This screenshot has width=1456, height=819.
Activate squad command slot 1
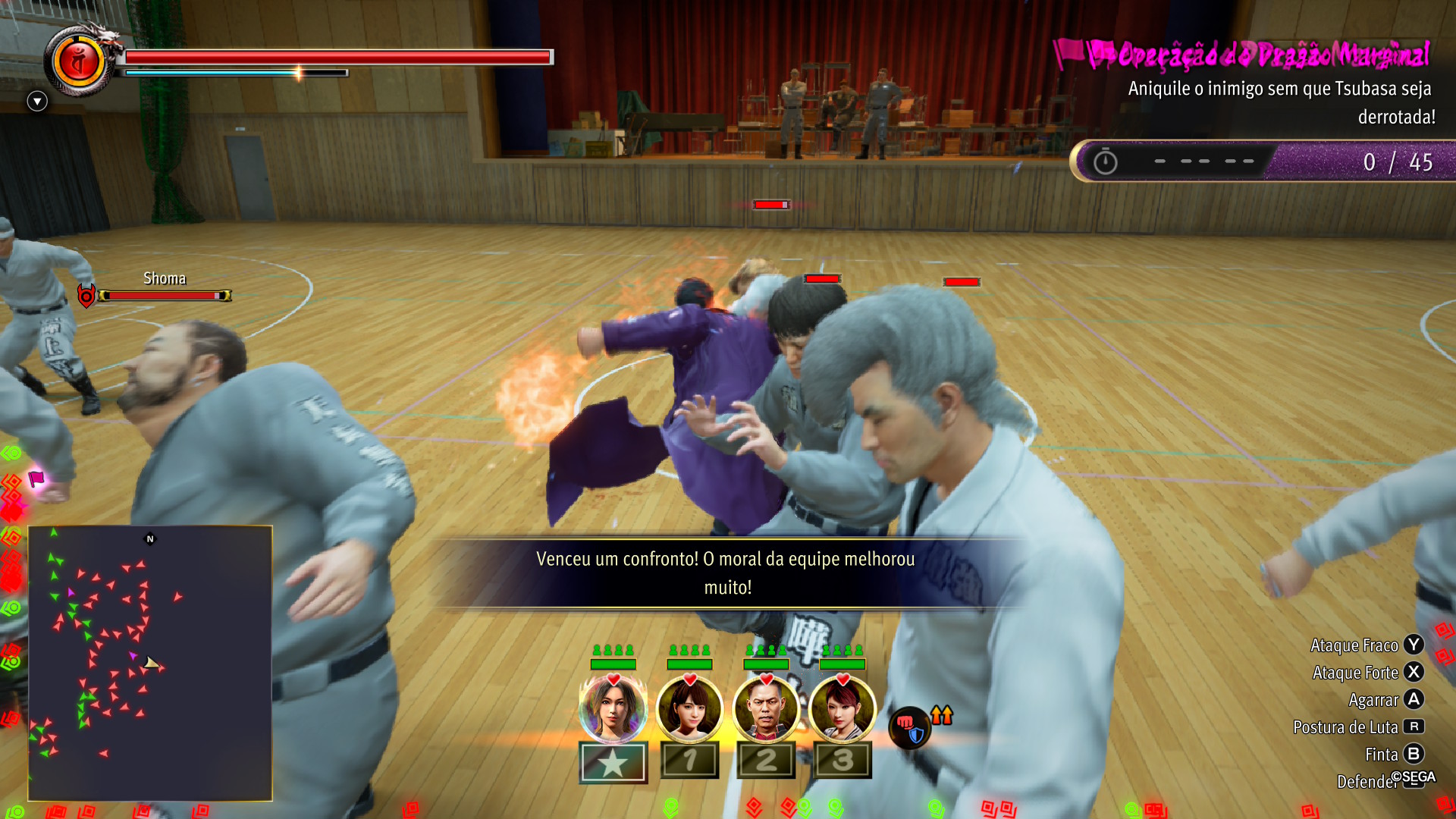pos(689,760)
